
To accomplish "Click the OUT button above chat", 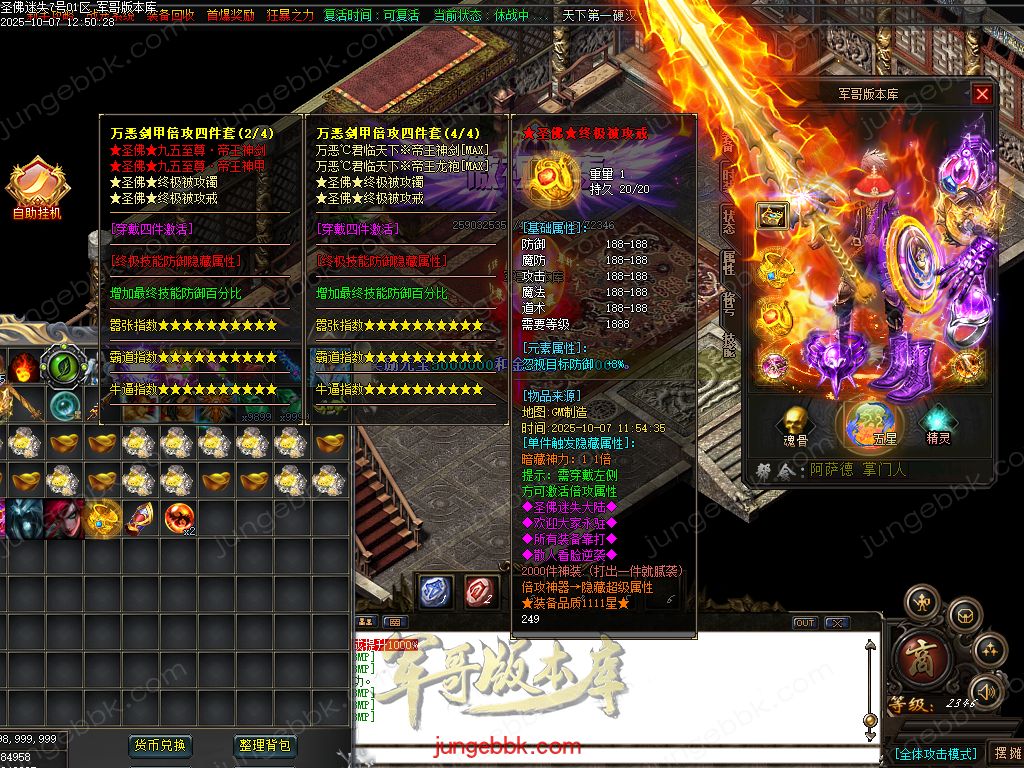I will coord(804,623).
